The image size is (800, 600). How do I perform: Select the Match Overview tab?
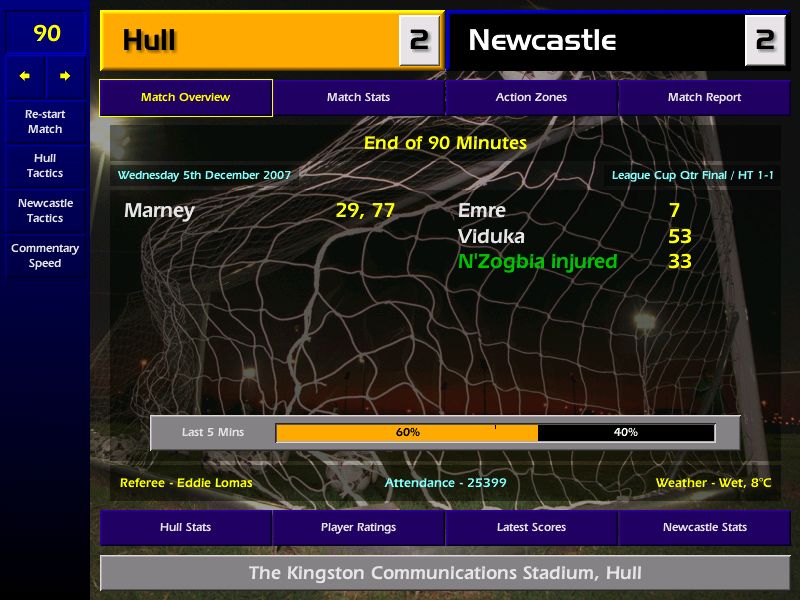pyautogui.click(x=185, y=97)
